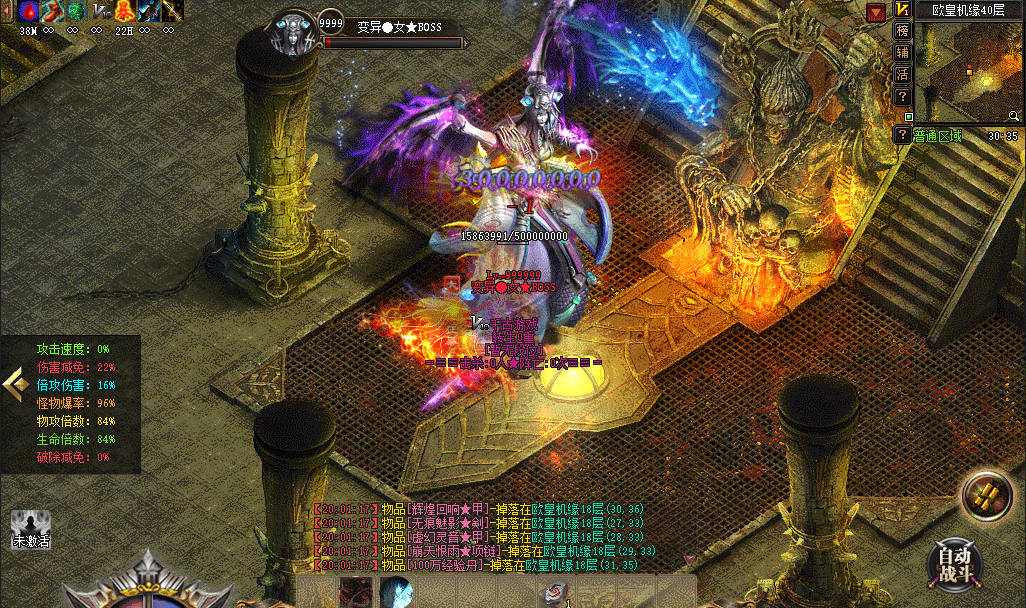
Task: Select the golden sword buff icon
Action: click(172, 12)
